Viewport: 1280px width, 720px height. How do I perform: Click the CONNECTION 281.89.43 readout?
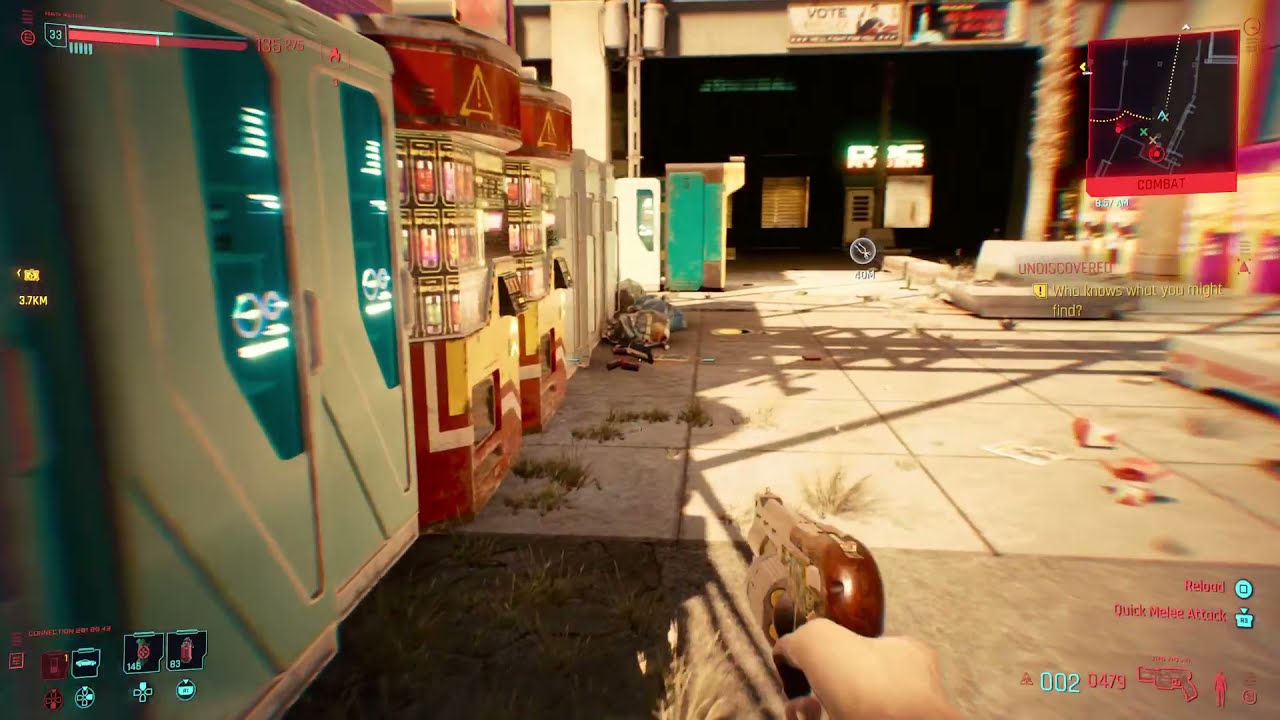(x=69, y=629)
